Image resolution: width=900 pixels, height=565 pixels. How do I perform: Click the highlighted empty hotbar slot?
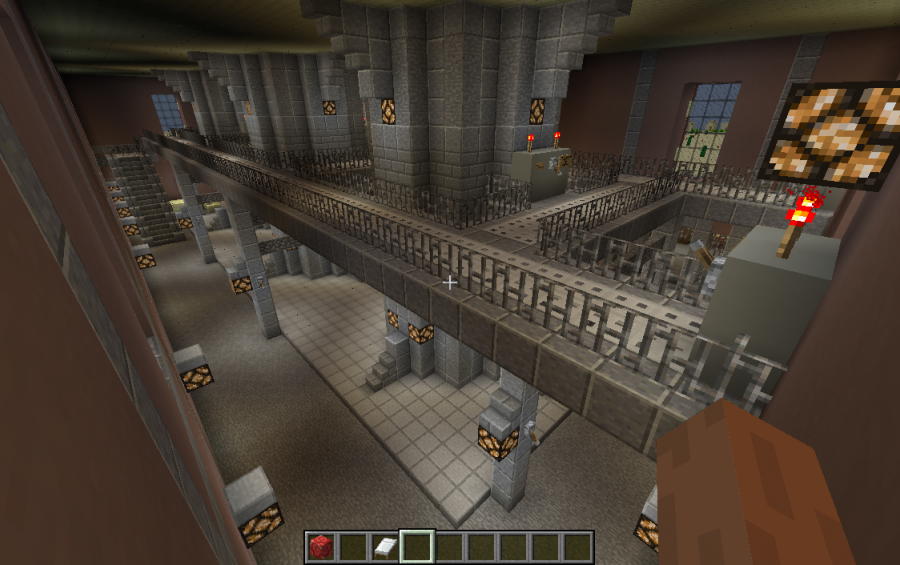coord(417,546)
